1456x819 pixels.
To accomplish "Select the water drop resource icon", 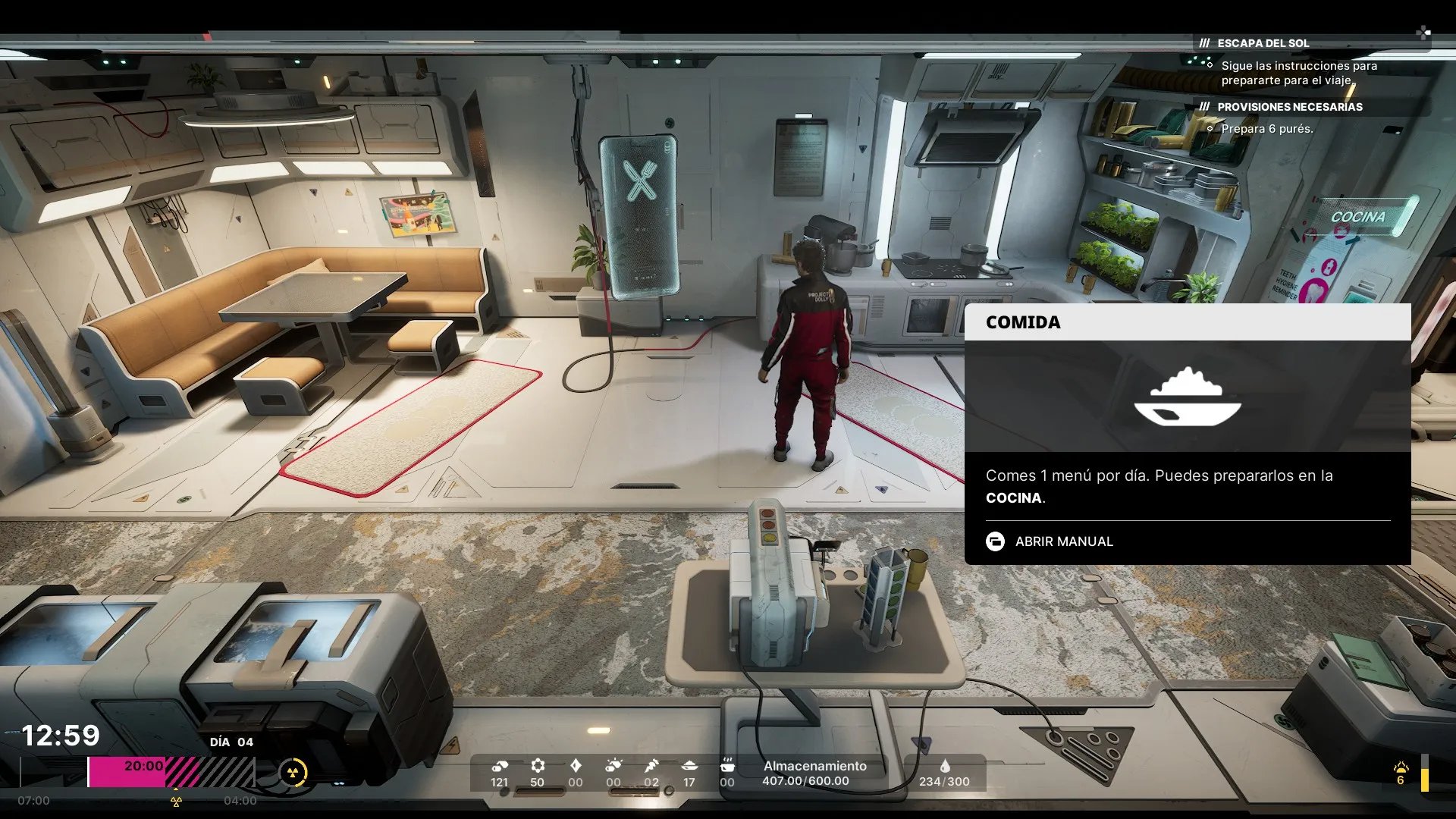I will pos(944,766).
